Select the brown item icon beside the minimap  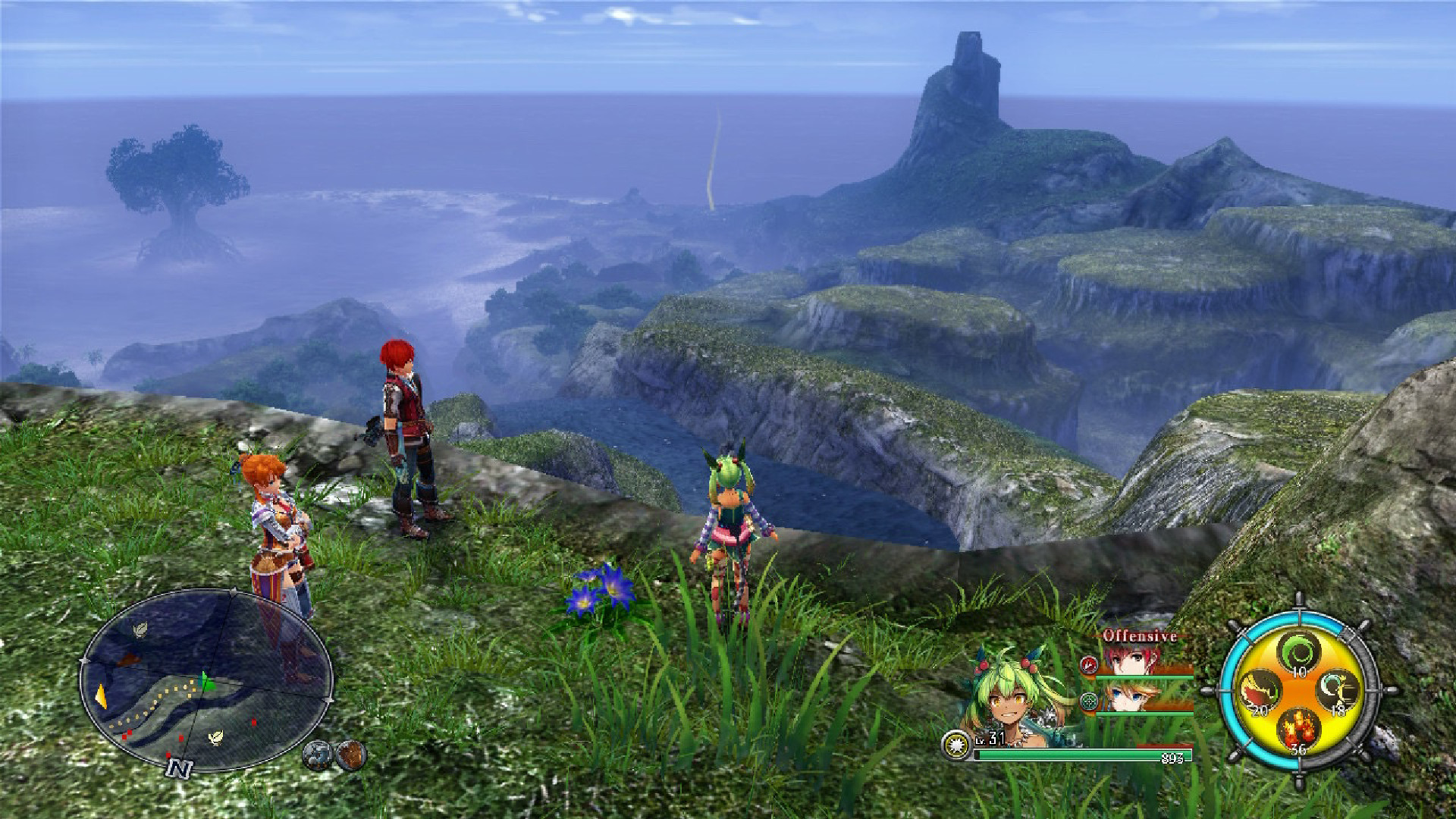[x=351, y=755]
